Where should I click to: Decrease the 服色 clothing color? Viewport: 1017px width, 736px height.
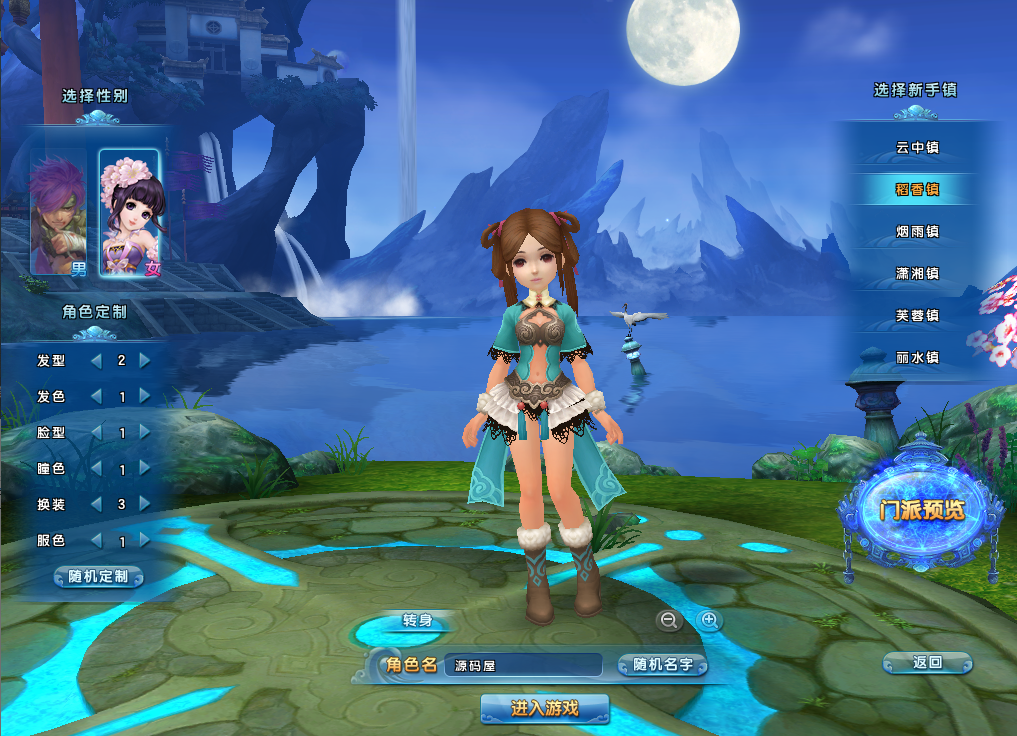pos(97,540)
